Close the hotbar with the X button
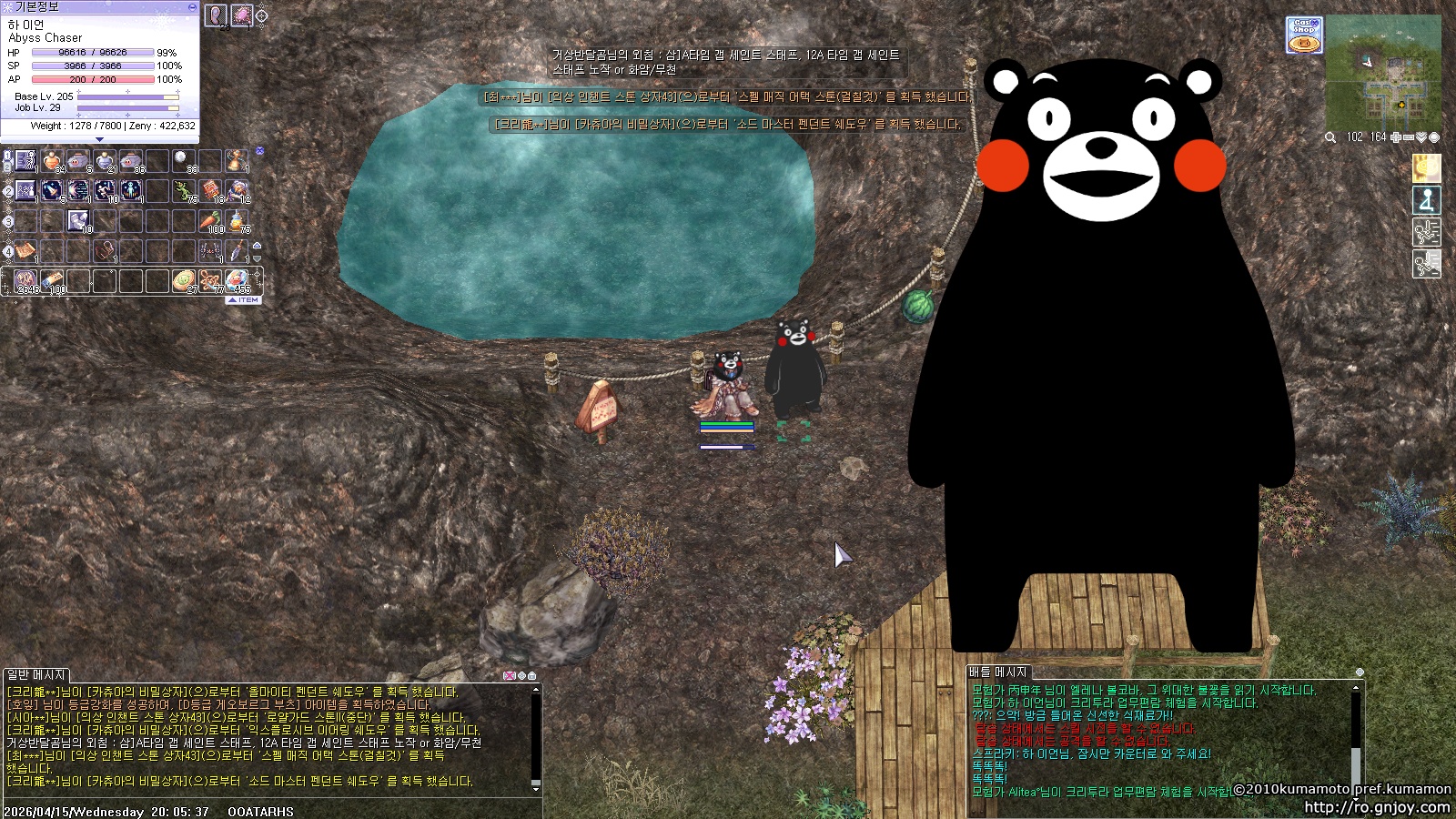The image size is (1456, 819). 259,151
